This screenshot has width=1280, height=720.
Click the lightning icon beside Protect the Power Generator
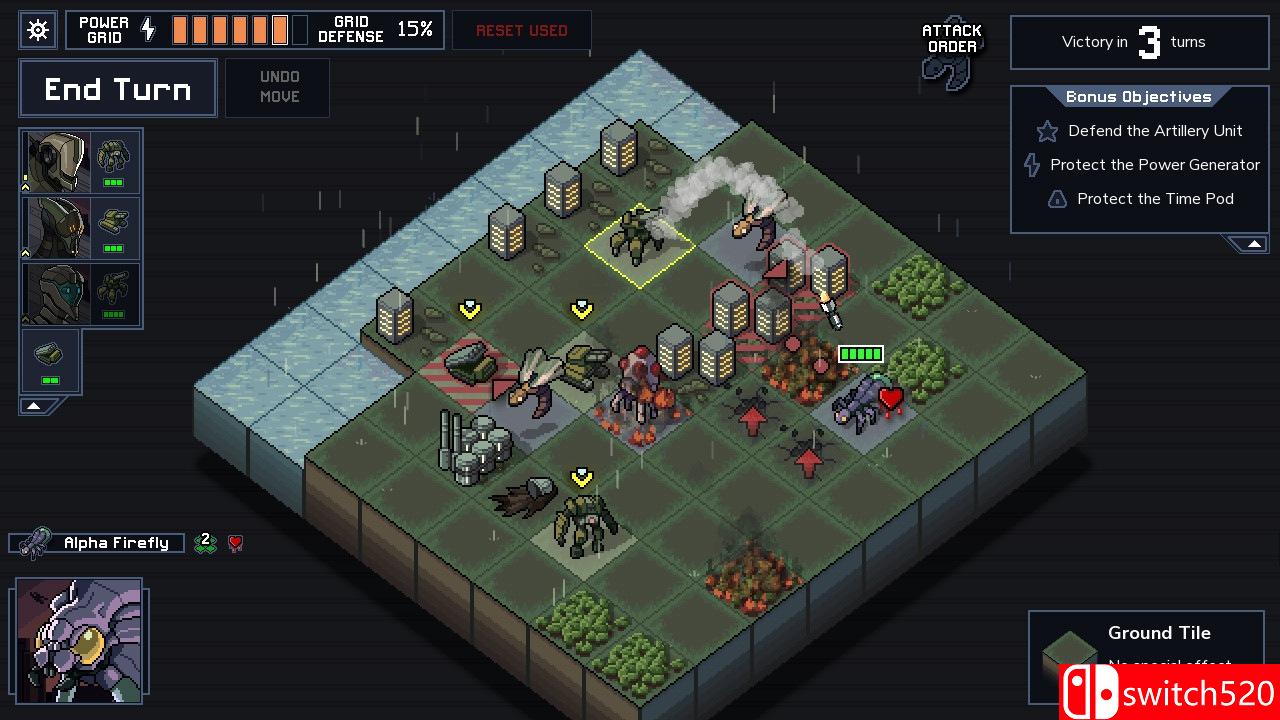[x=1031, y=165]
